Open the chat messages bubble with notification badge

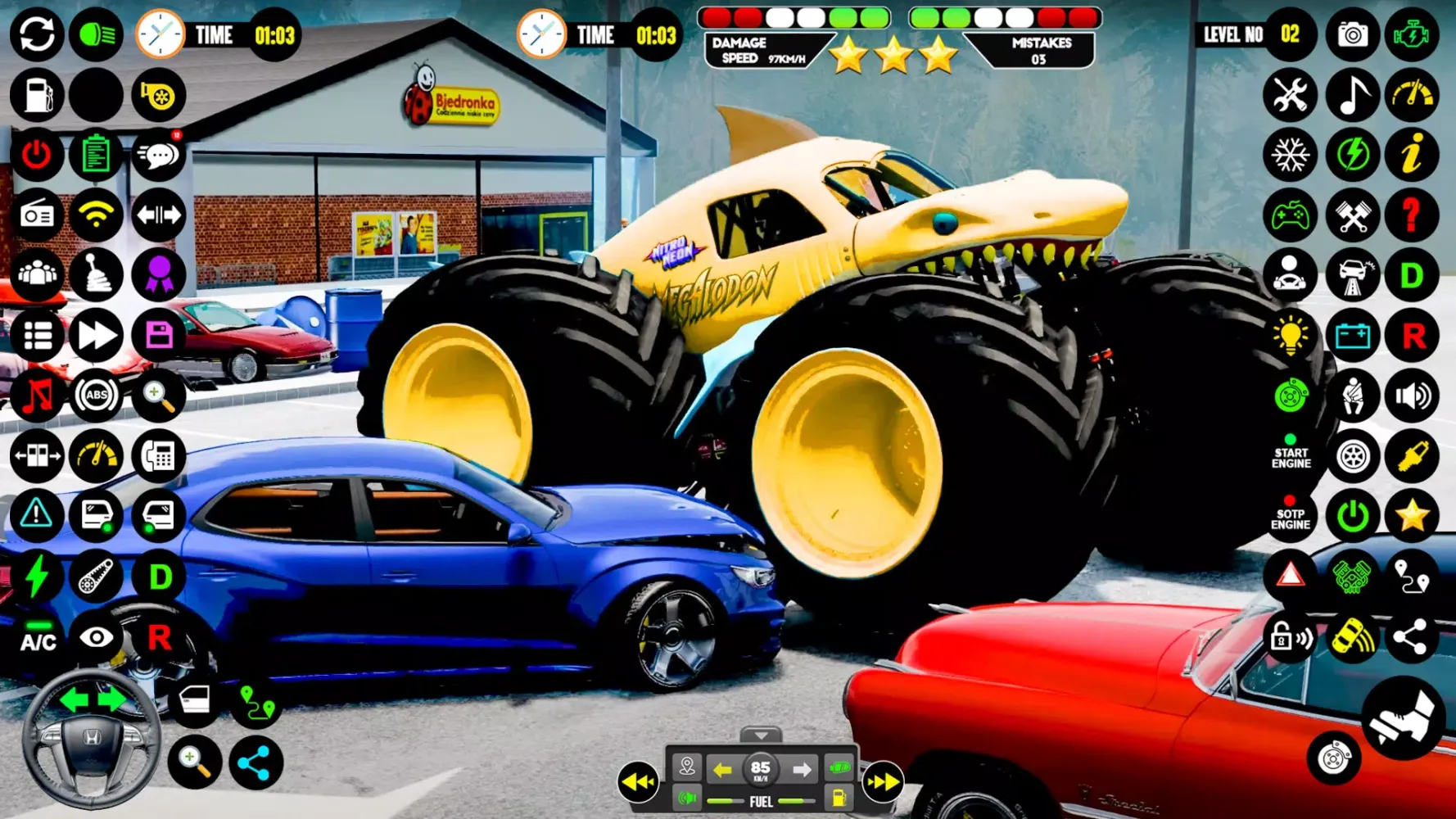click(x=159, y=155)
